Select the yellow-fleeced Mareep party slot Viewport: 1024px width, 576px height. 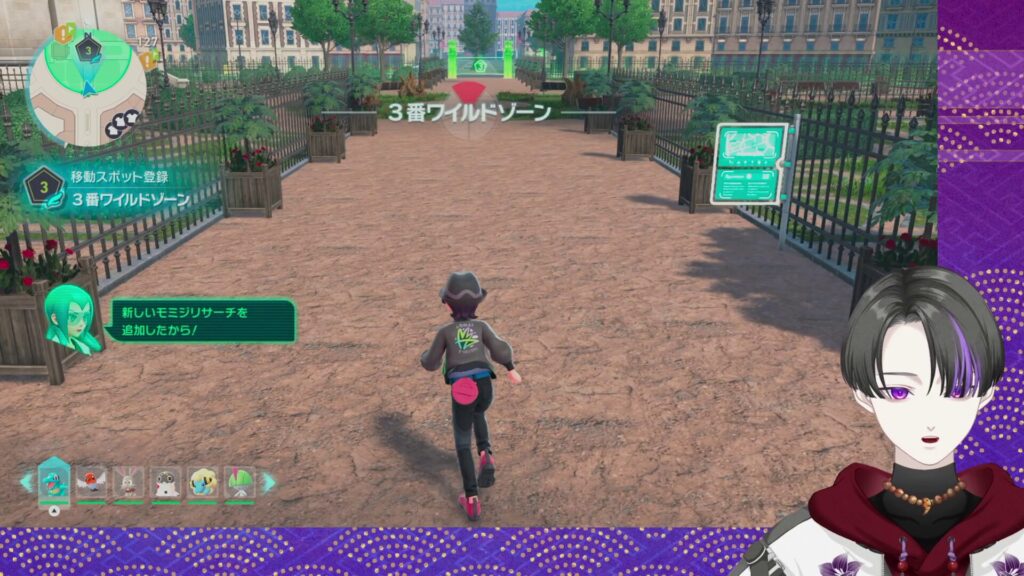click(x=203, y=481)
